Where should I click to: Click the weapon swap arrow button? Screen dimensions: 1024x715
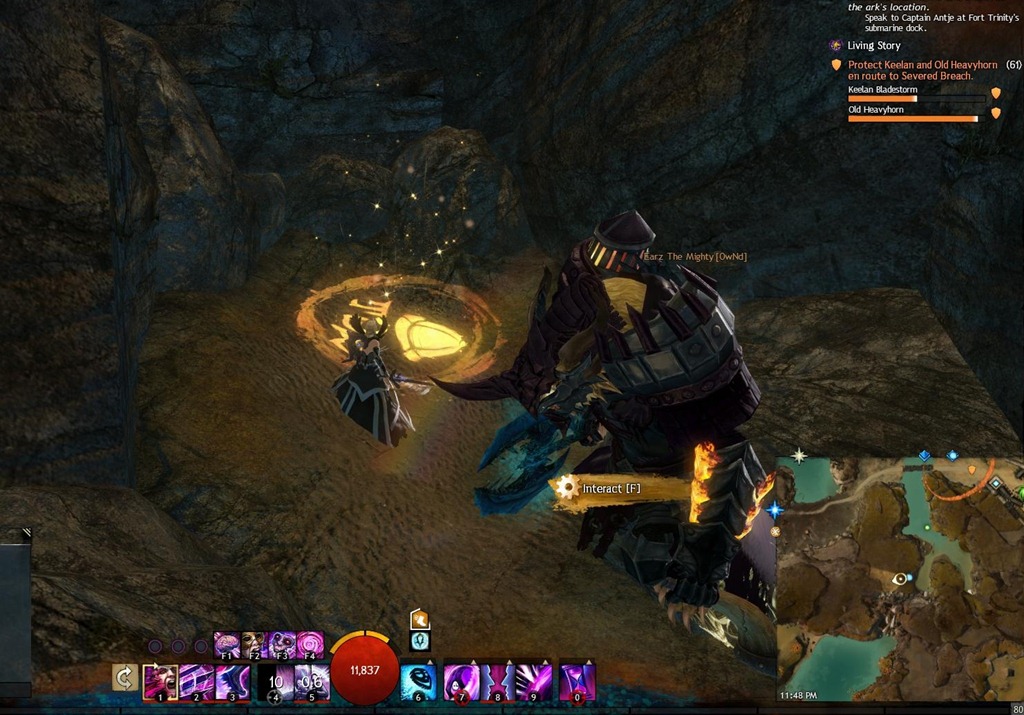click(x=125, y=679)
